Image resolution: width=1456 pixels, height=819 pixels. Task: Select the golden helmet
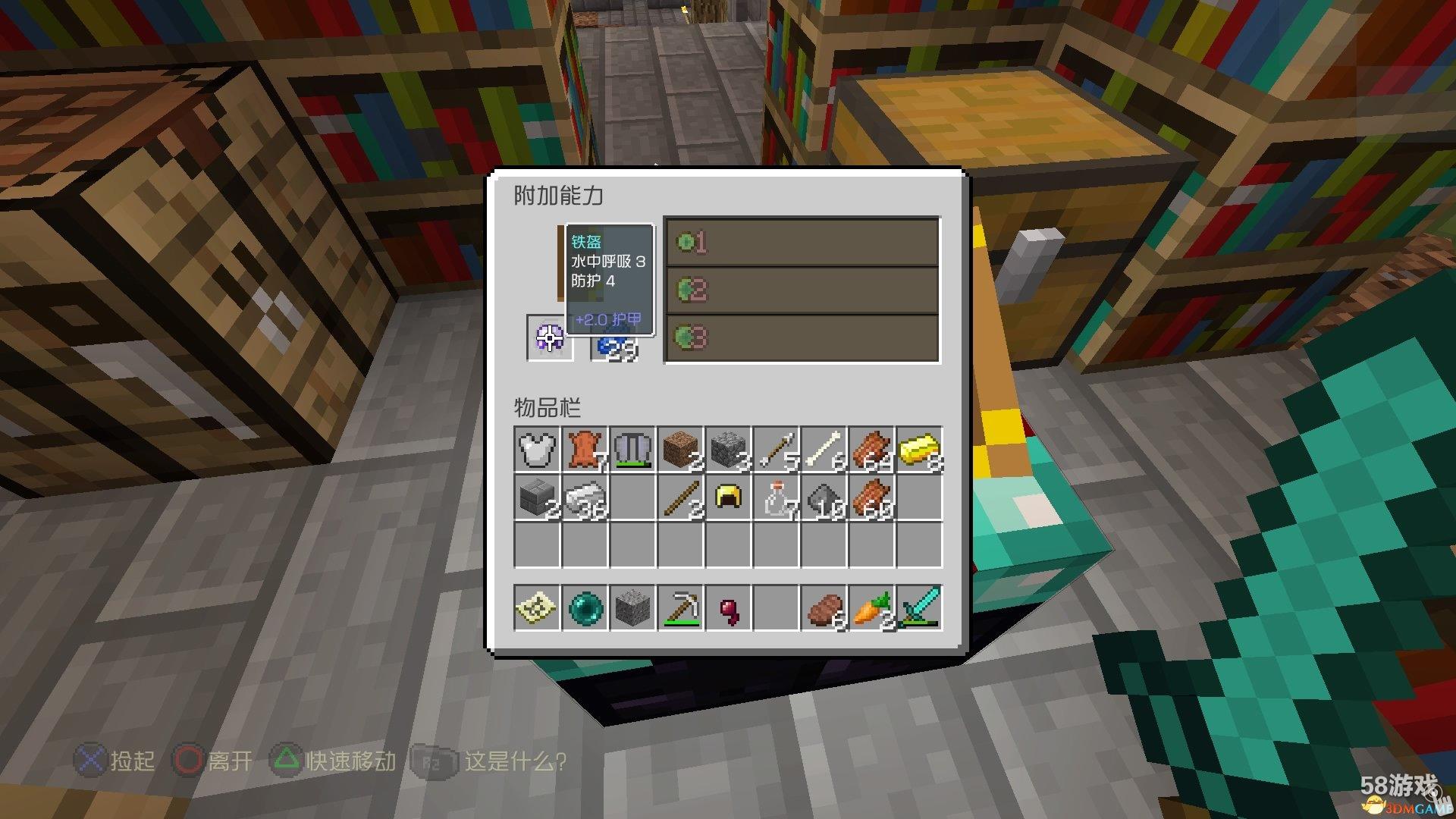click(x=728, y=497)
